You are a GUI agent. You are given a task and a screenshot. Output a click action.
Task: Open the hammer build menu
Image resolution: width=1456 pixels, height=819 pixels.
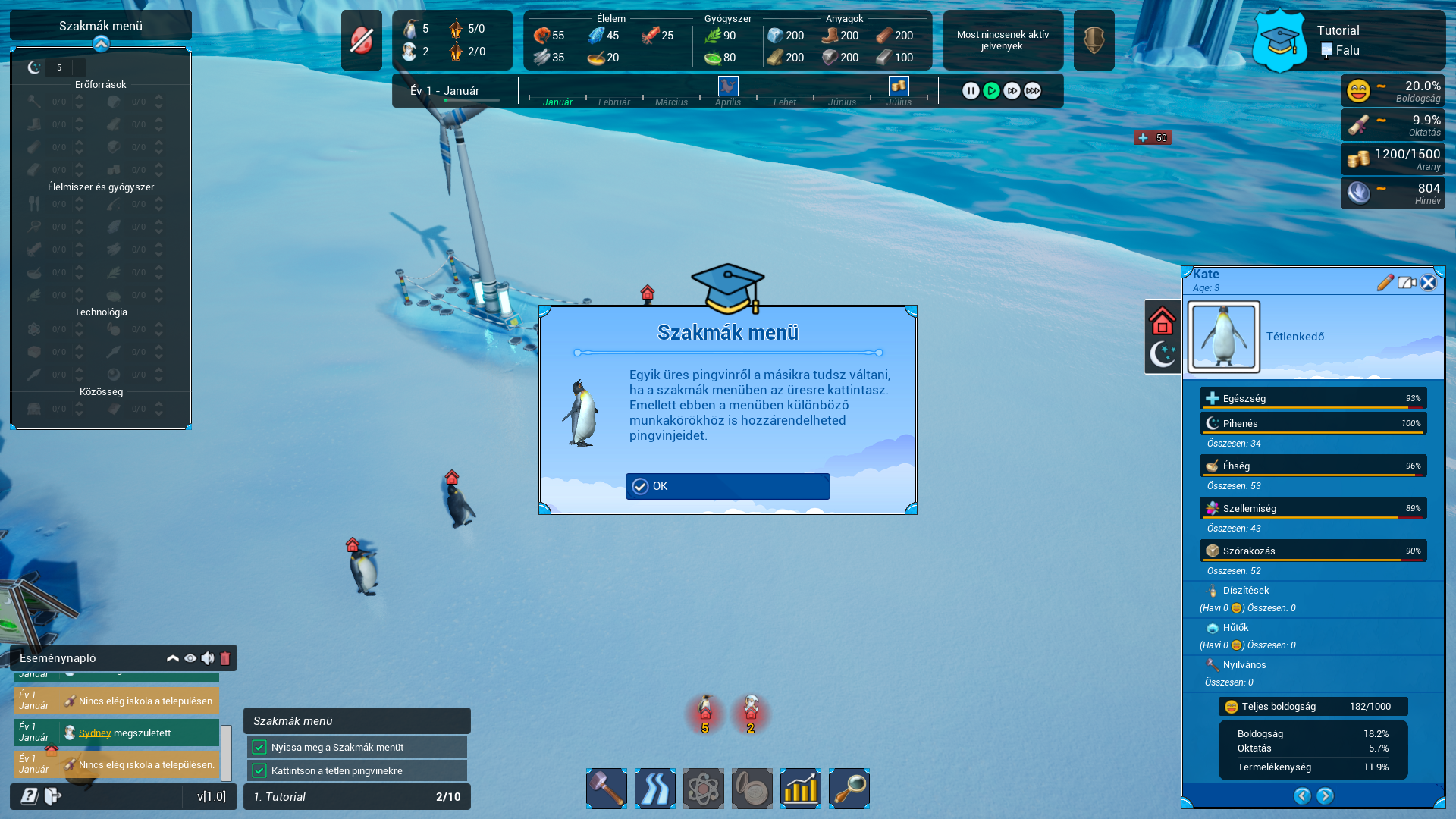(606, 789)
